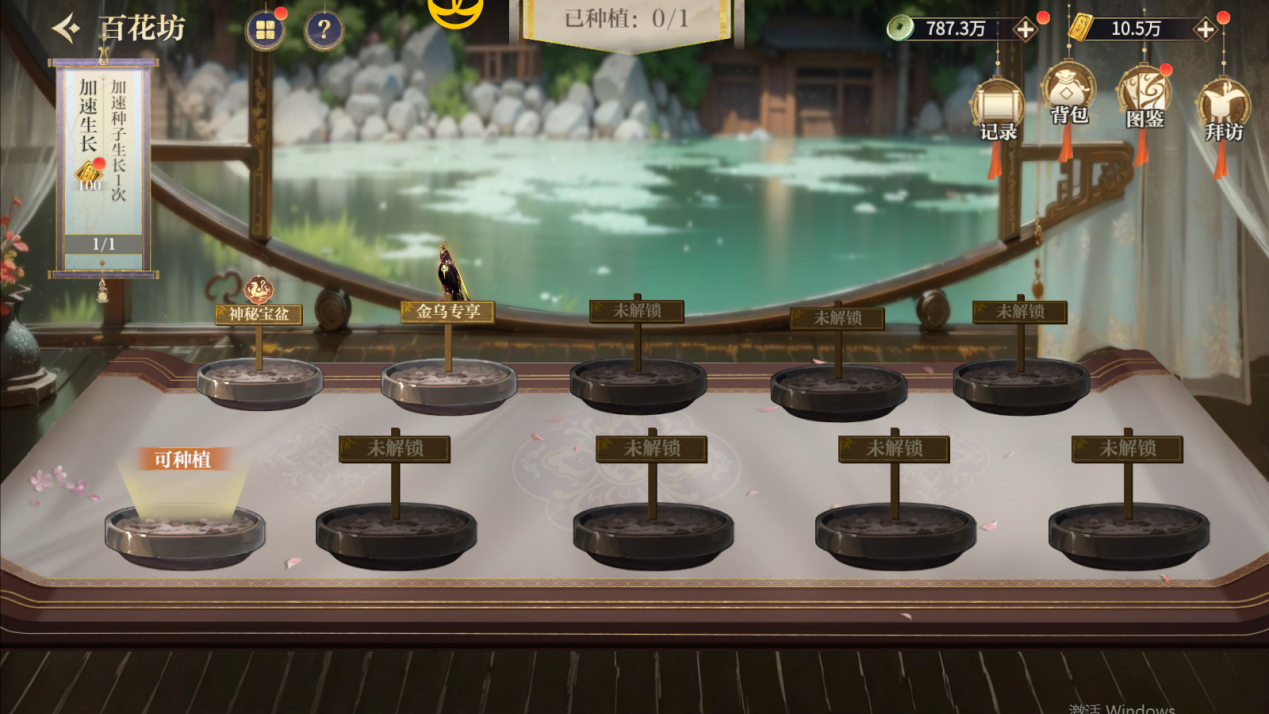The height and width of the screenshot is (714, 1269).
Task: Add more gold ingots with the plus button
Action: 1205,29
